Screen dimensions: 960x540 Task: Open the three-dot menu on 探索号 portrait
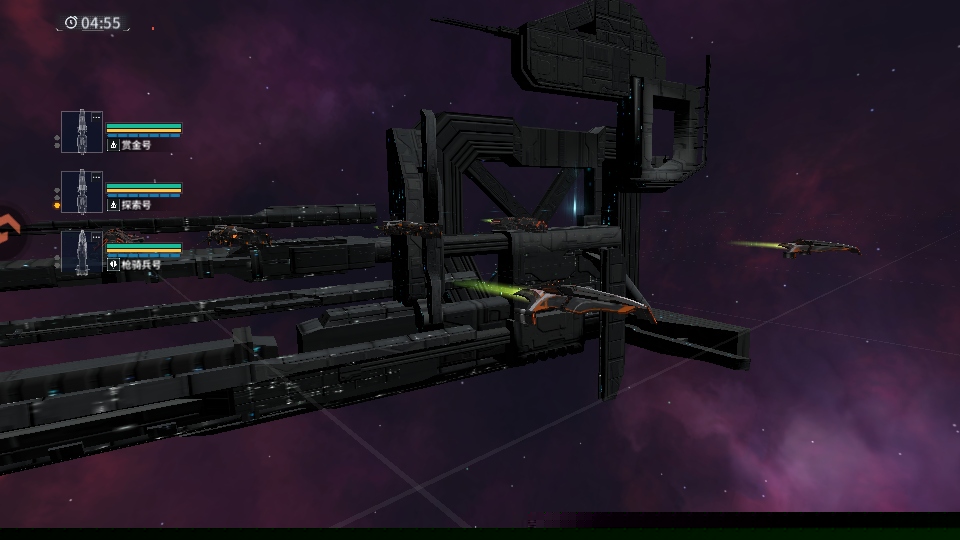96,178
